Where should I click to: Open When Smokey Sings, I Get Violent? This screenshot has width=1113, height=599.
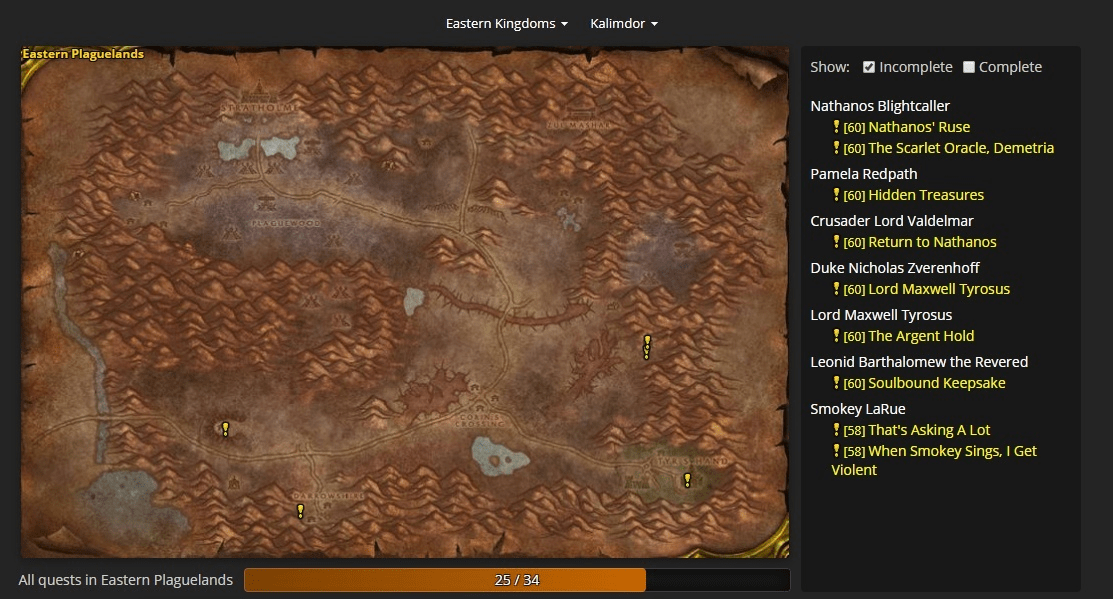pyautogui.click(x=951, y=451)
